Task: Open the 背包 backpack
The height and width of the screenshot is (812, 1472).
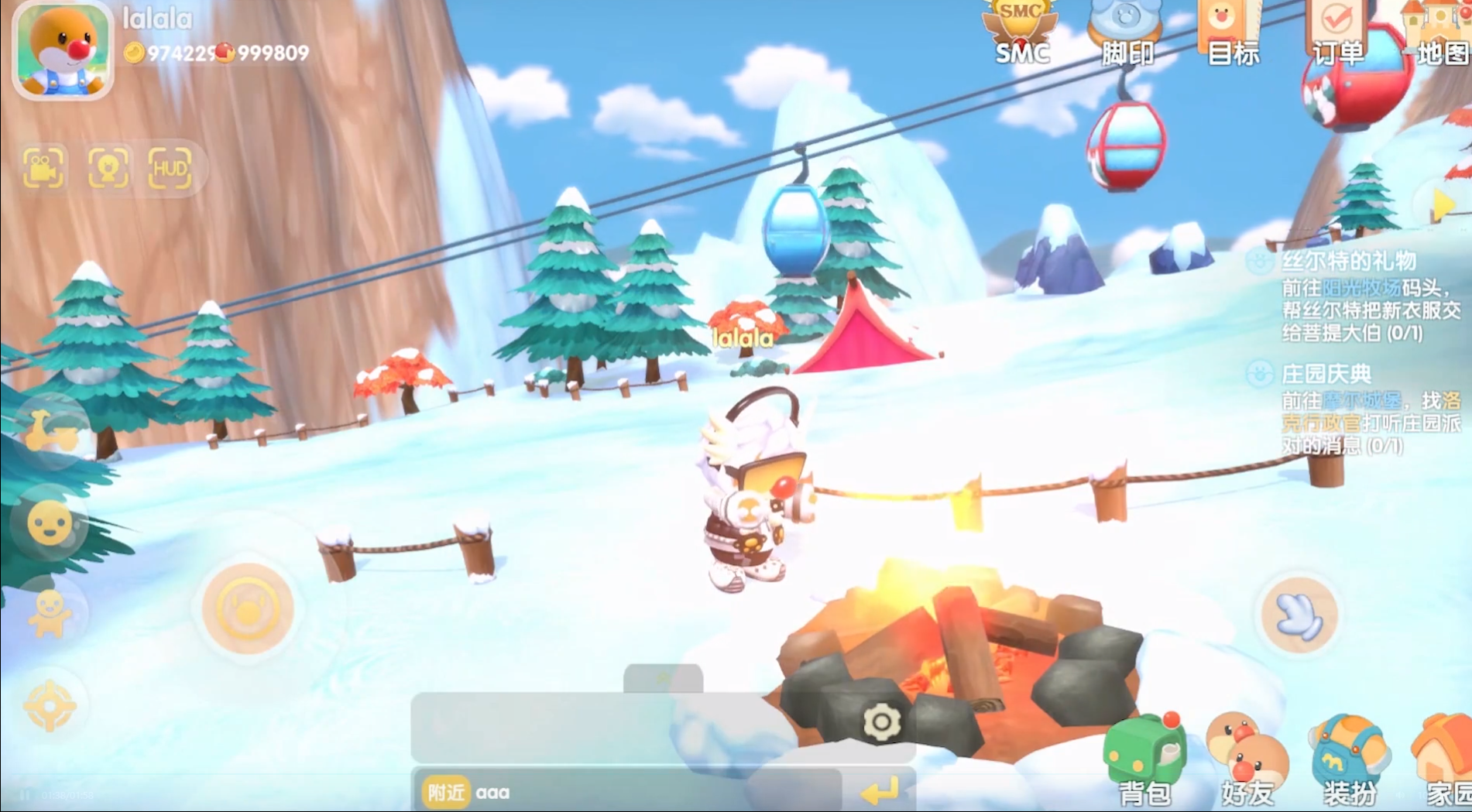Action: pos(1144,760)
